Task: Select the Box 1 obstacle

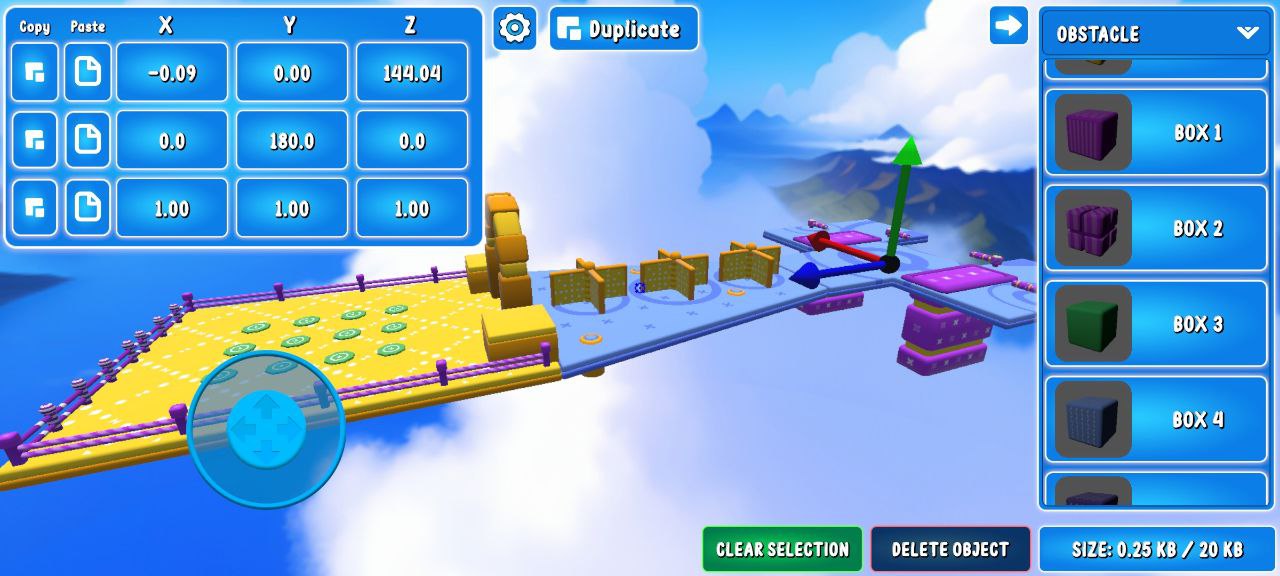Action: 1154,133
